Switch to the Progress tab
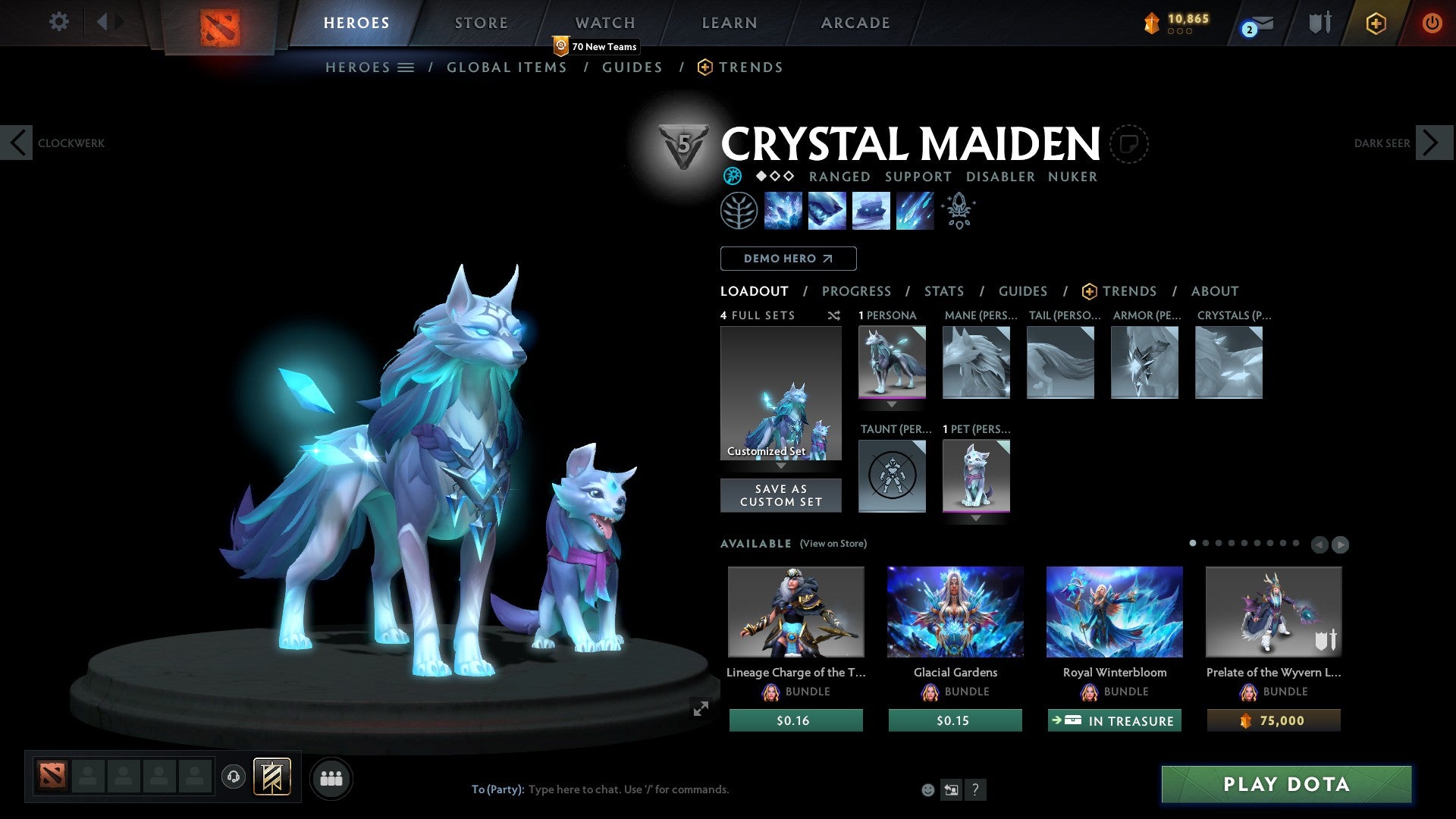Image resolution: width=1456 pixels, height=819 pixels. point(857,291)
